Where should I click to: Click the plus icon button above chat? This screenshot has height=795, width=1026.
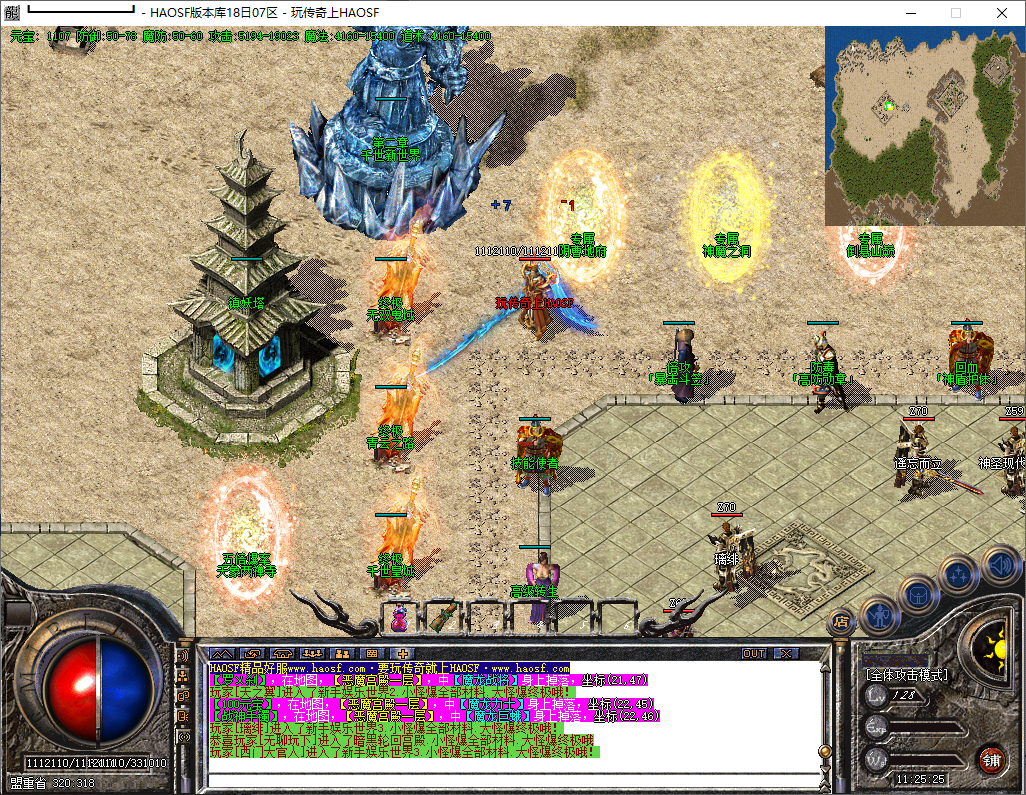(x=402, y=653)
